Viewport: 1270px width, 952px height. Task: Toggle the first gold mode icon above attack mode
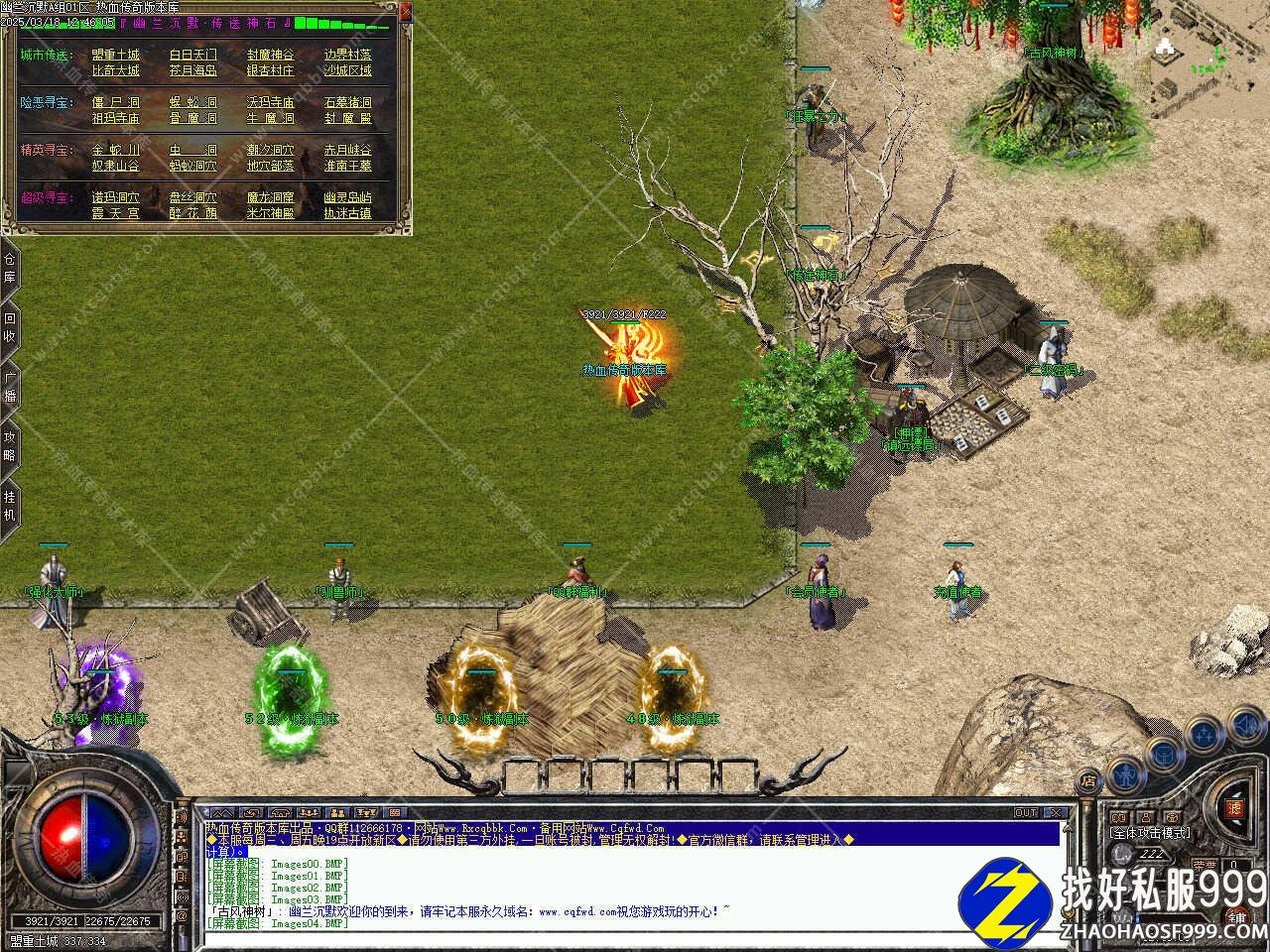click(x=1119, y=816)
